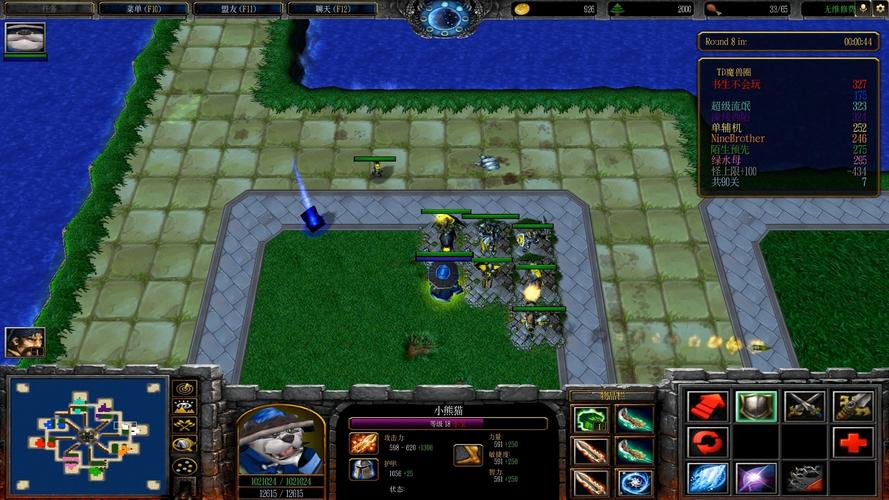The image size is (889, 500).
Task: Use the blue swirling orb inventory item
Action: pos(633,483)
